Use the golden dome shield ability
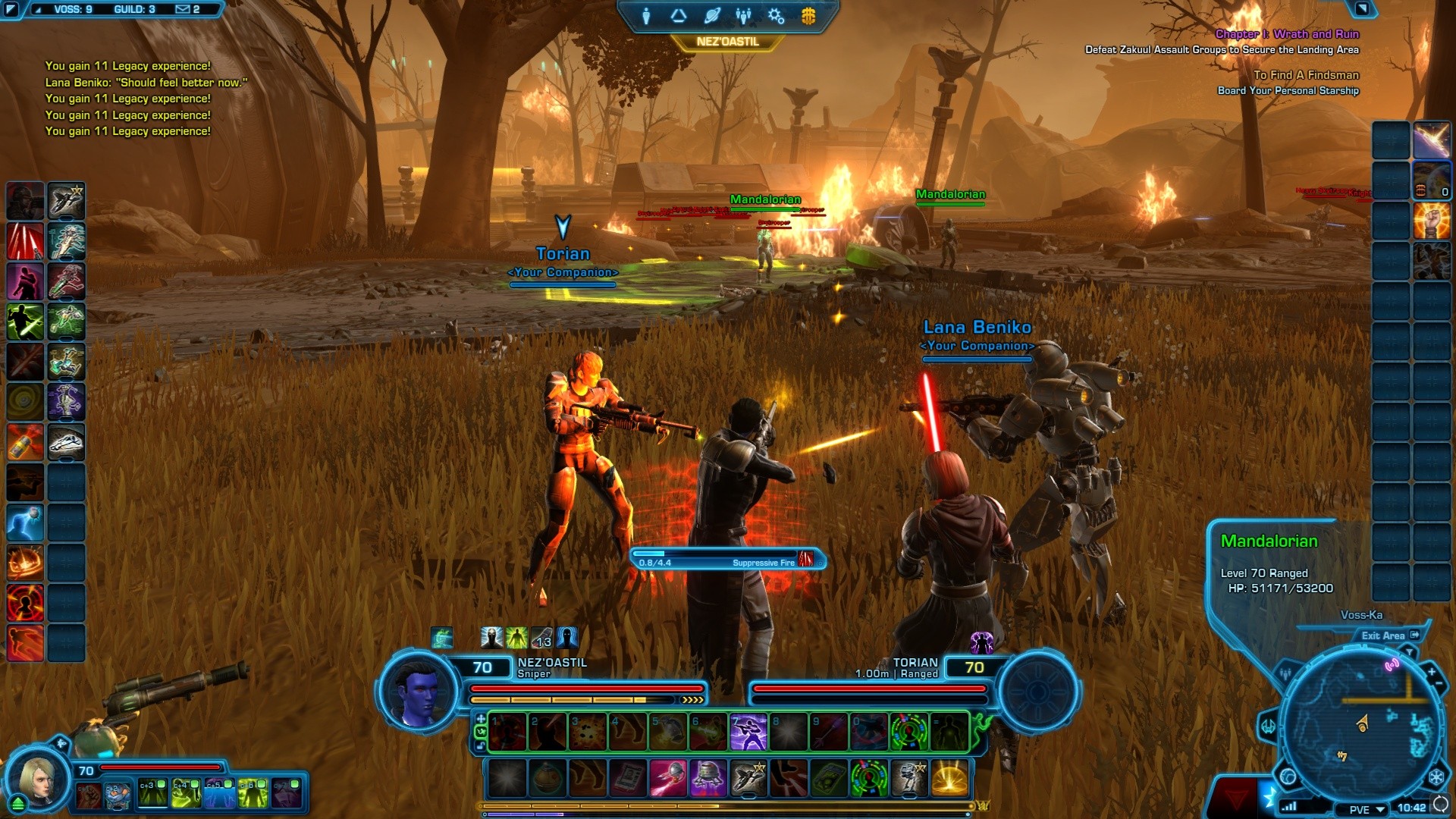 coord(949,778)
